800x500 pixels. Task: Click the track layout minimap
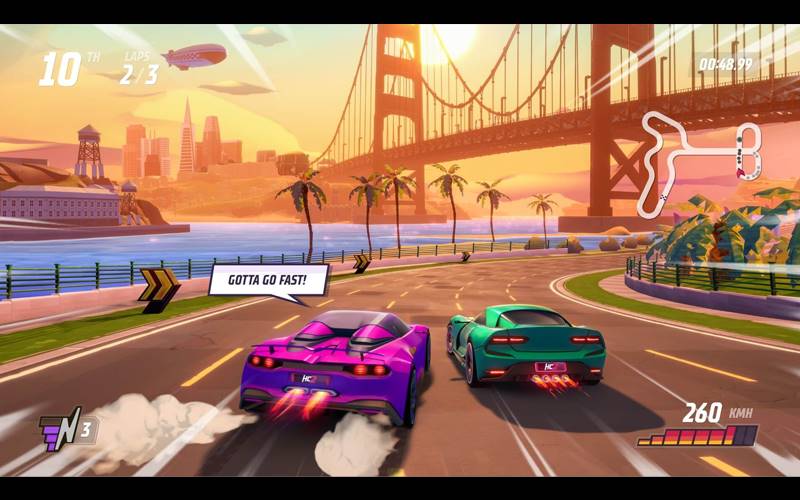[x=700, y=162]
